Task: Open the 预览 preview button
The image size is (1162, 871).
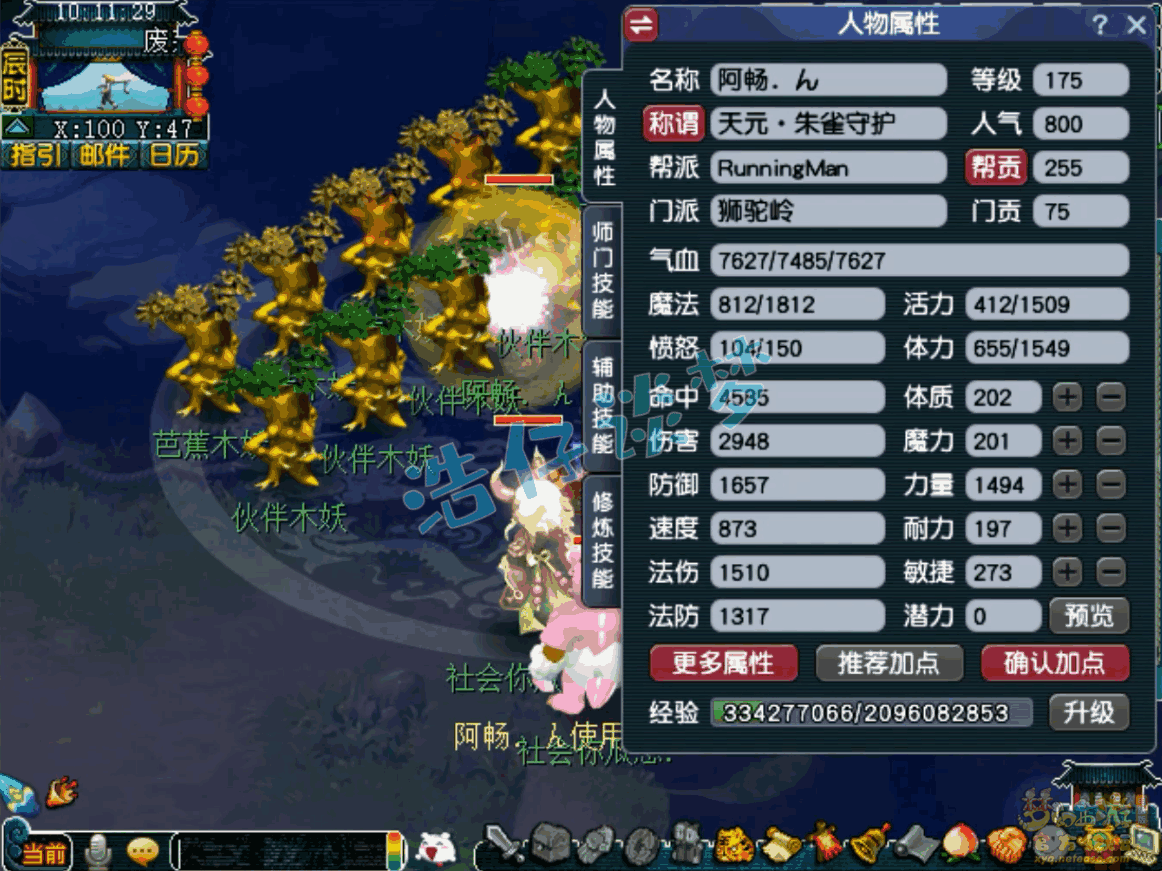Action: 1088,616
